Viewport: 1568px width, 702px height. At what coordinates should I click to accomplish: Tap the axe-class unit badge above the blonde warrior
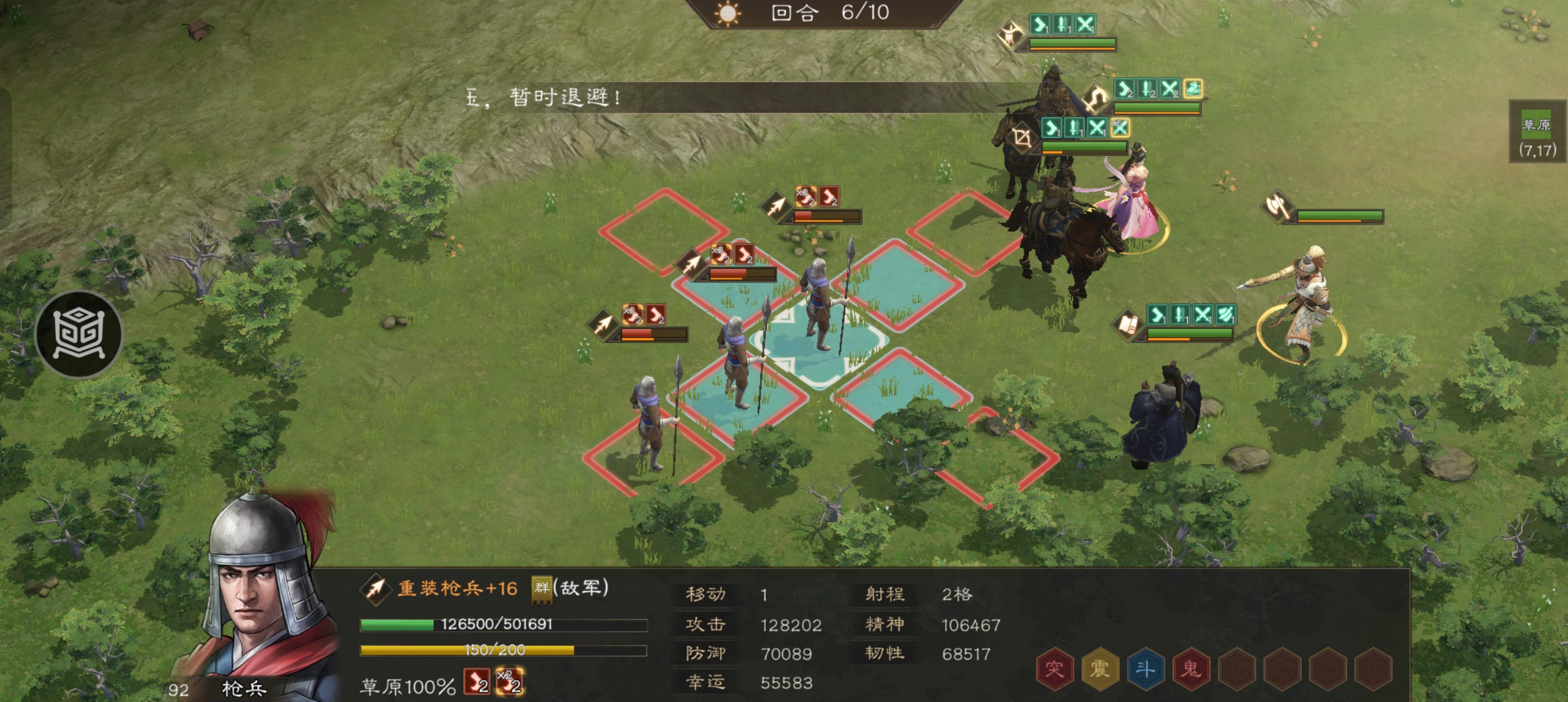point(1278,207)
